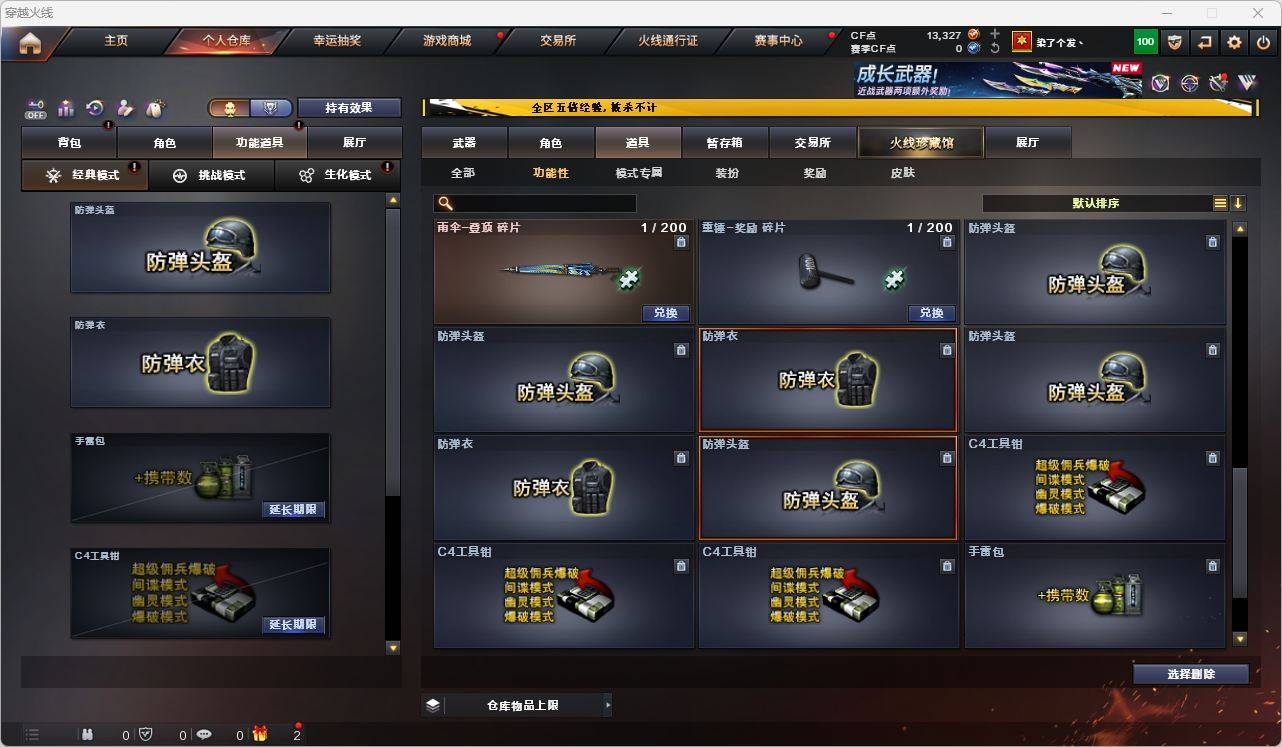Switch to the 火线珍藏馆 tab
Image resolution: width=1282 pixels, height=747 pixels.
tap(920, 142)
